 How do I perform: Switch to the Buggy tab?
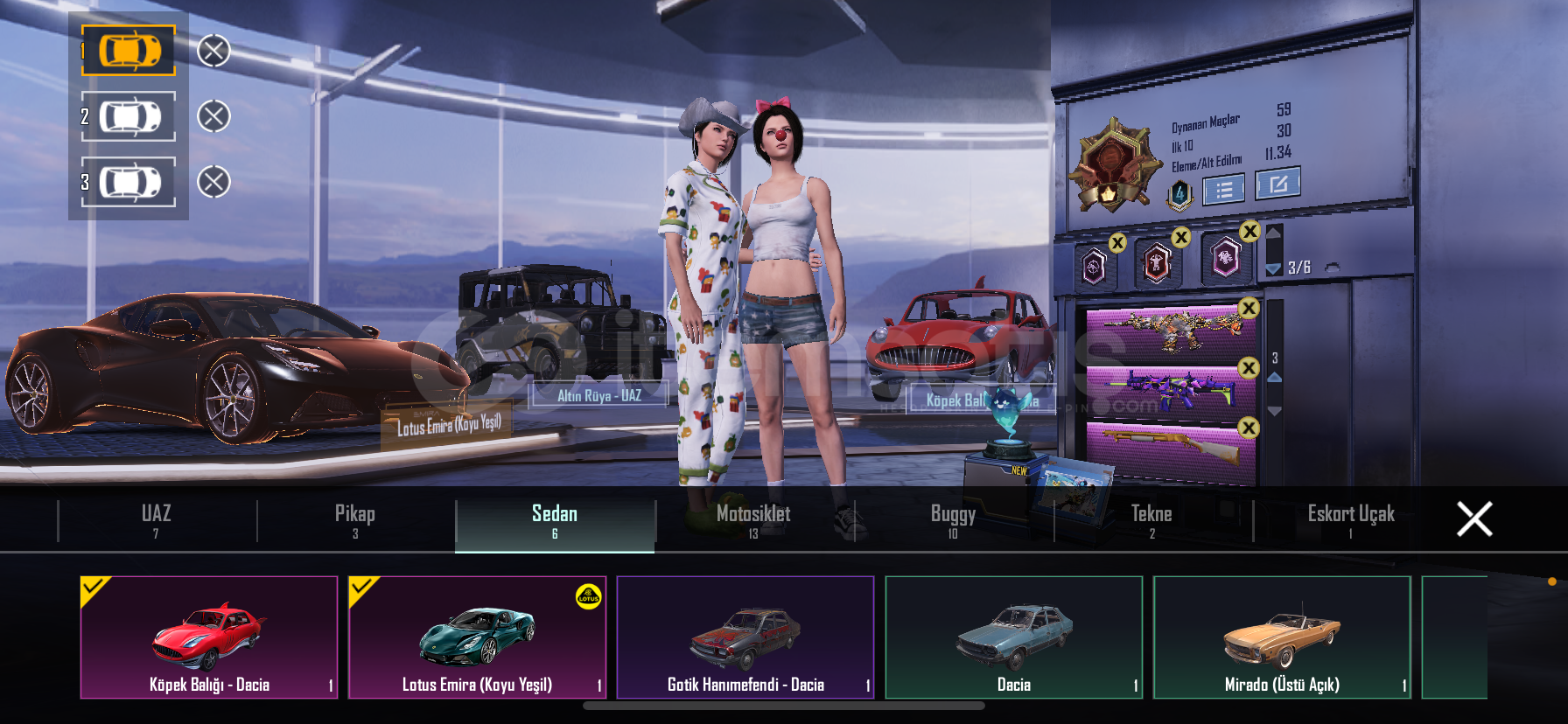coord(953,520)
